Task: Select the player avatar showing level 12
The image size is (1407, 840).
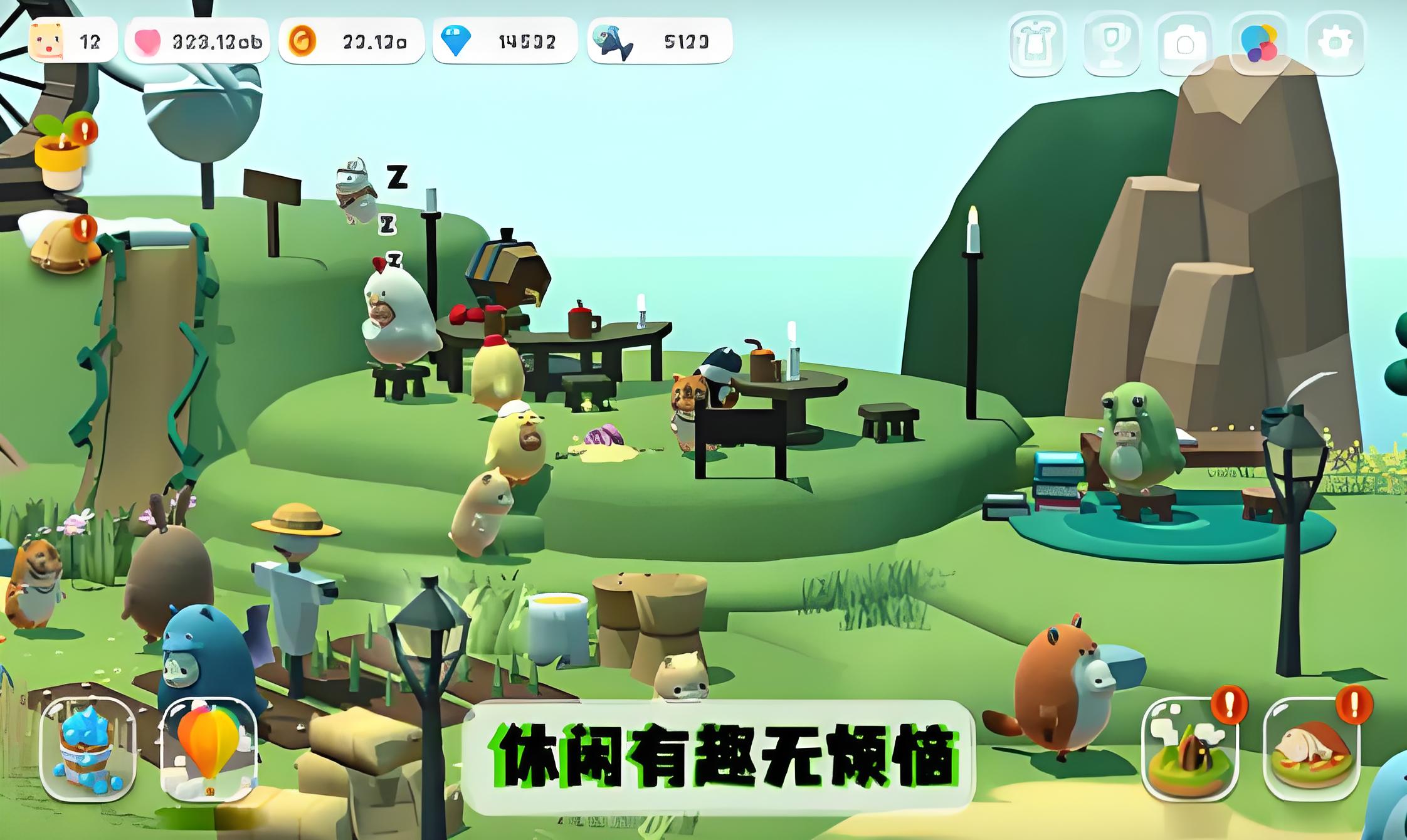Action: pos(47,40)
